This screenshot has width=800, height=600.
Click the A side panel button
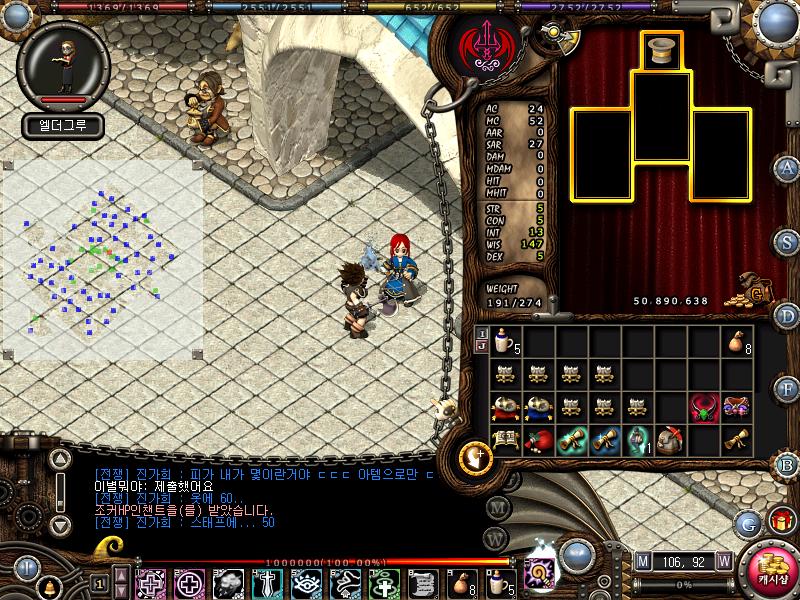pyautogui.click(x=788, y=168)
